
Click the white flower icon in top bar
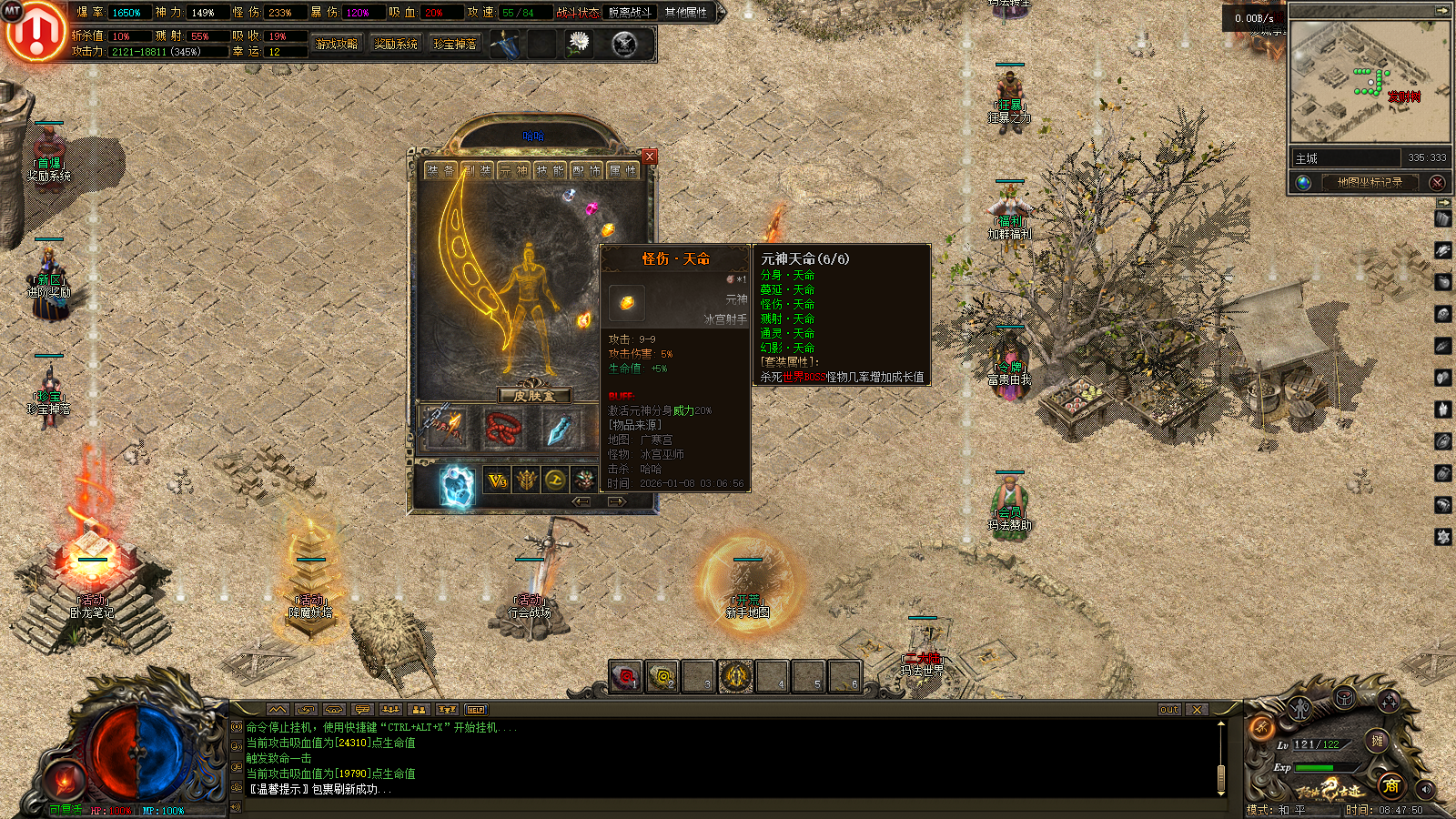coord(579,43)
